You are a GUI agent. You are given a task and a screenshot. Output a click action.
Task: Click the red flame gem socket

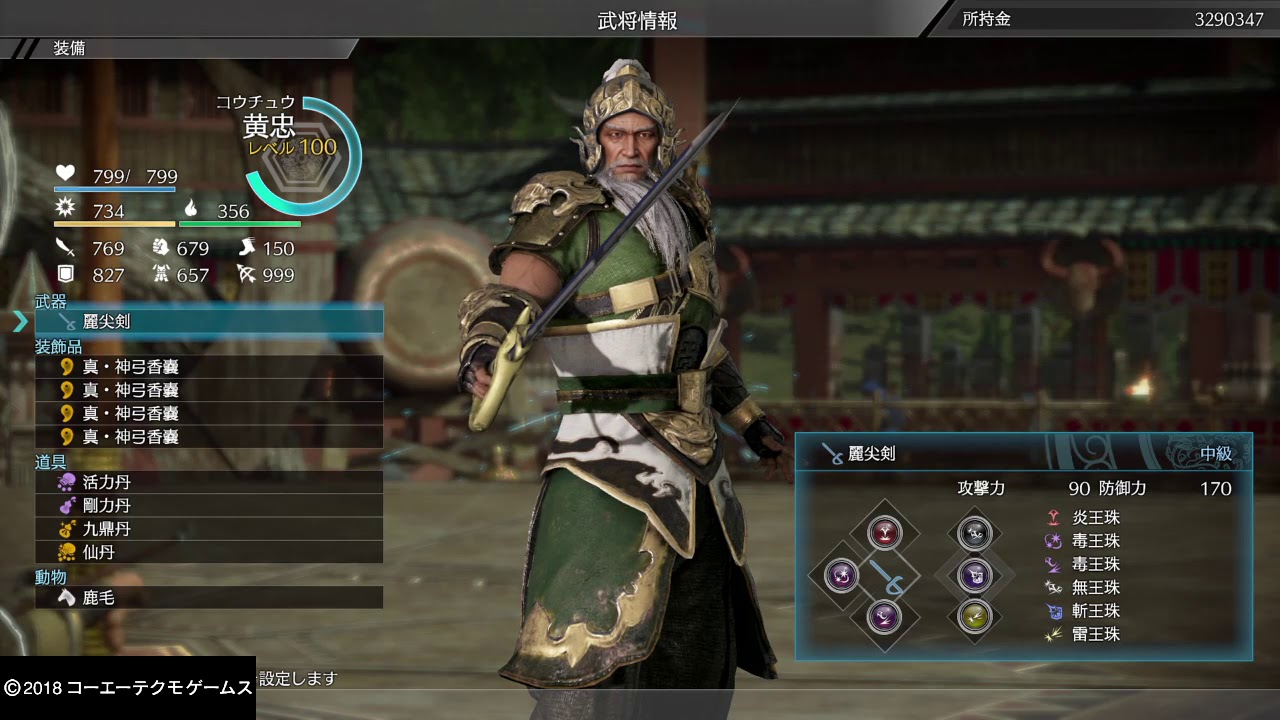pos(884,532)
